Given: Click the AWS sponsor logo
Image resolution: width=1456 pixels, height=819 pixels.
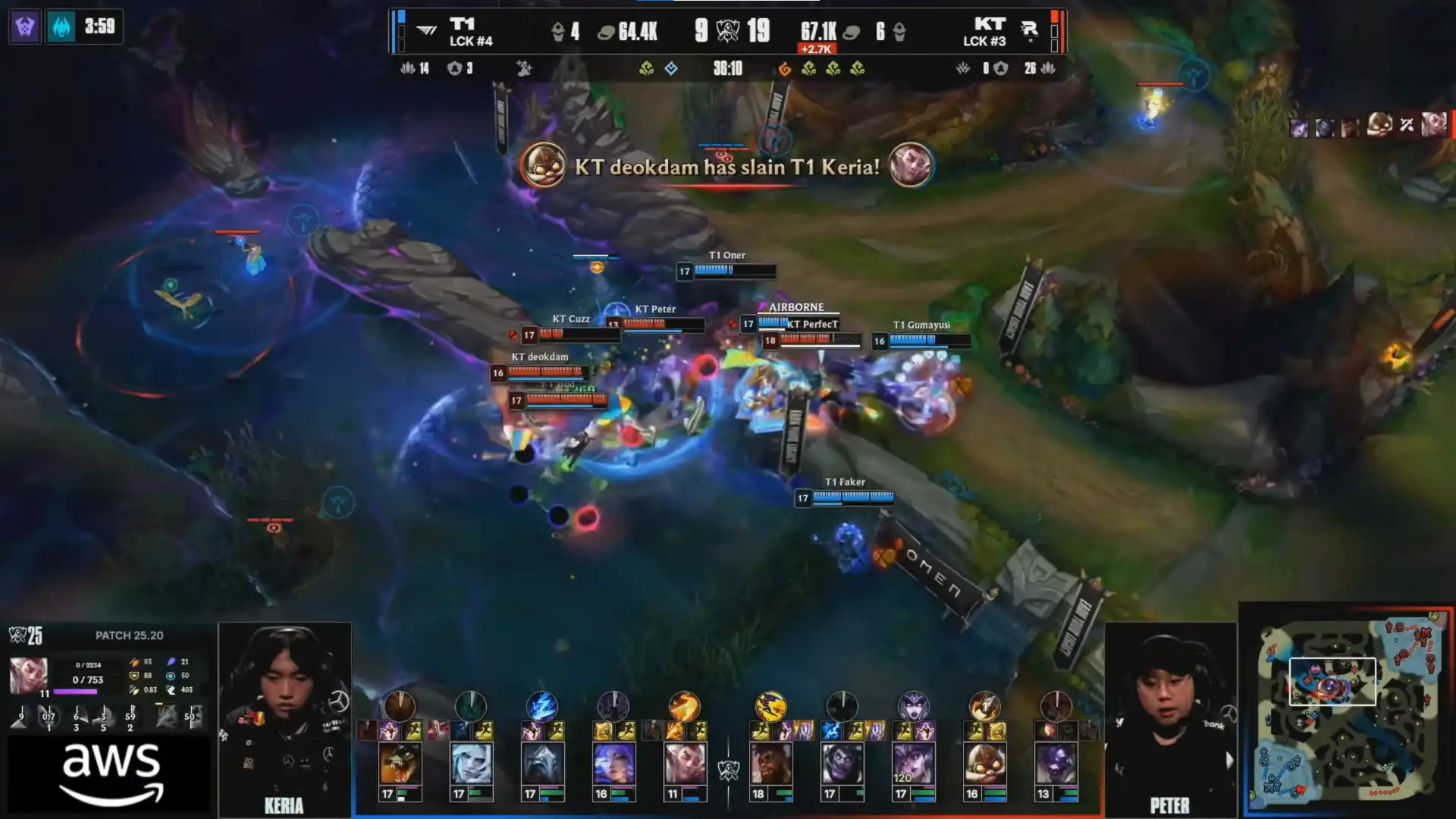Looking at the screenshot, I should pyautogui.click(x=111, y=773).
